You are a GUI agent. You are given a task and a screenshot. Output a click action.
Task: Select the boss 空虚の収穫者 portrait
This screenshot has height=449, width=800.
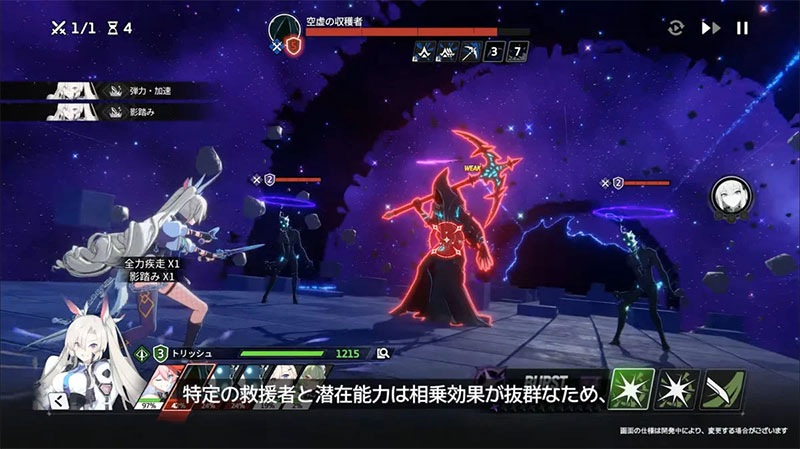click(283, 31)
